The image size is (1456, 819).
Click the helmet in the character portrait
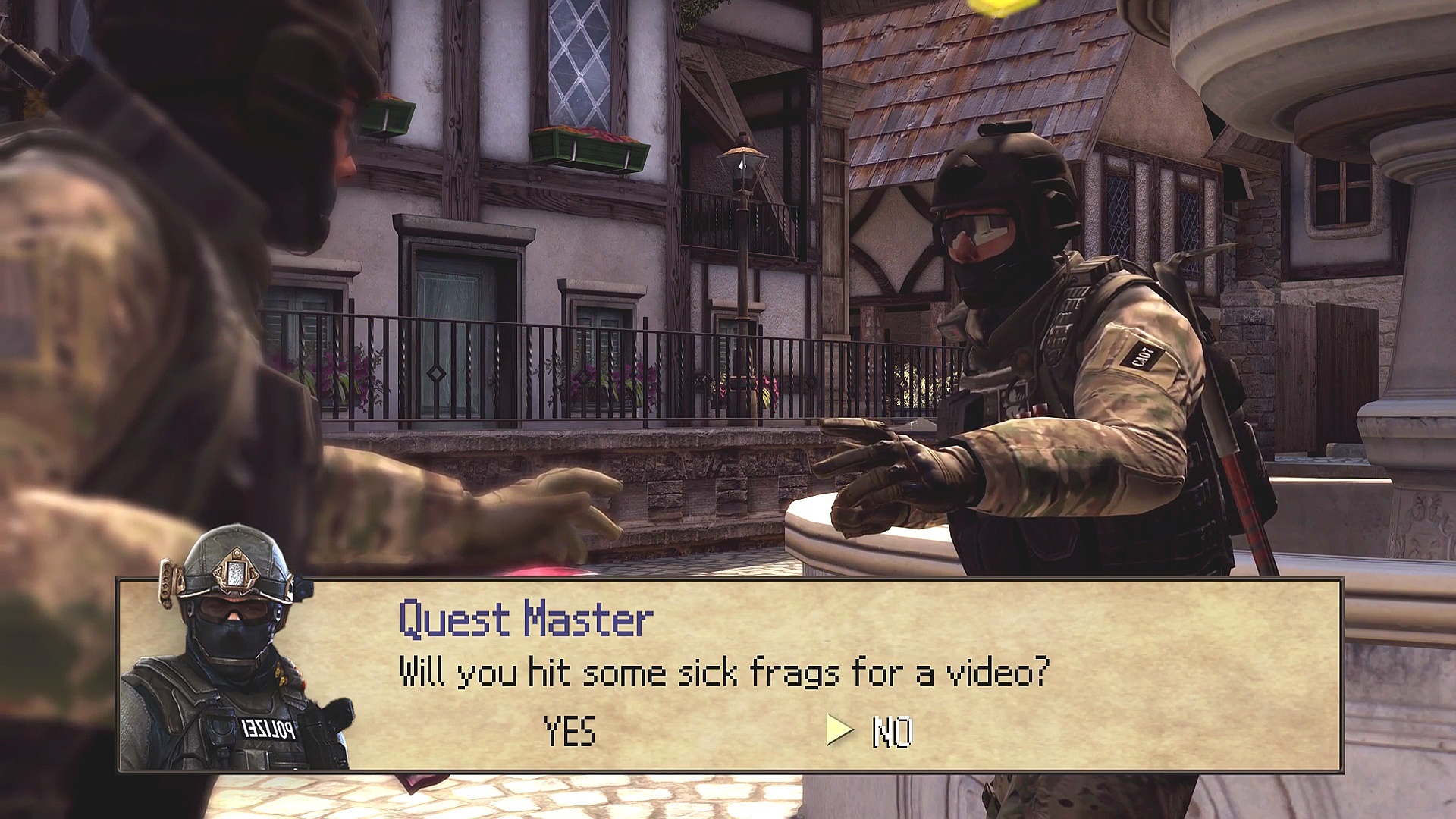click(x=224, y=584)
